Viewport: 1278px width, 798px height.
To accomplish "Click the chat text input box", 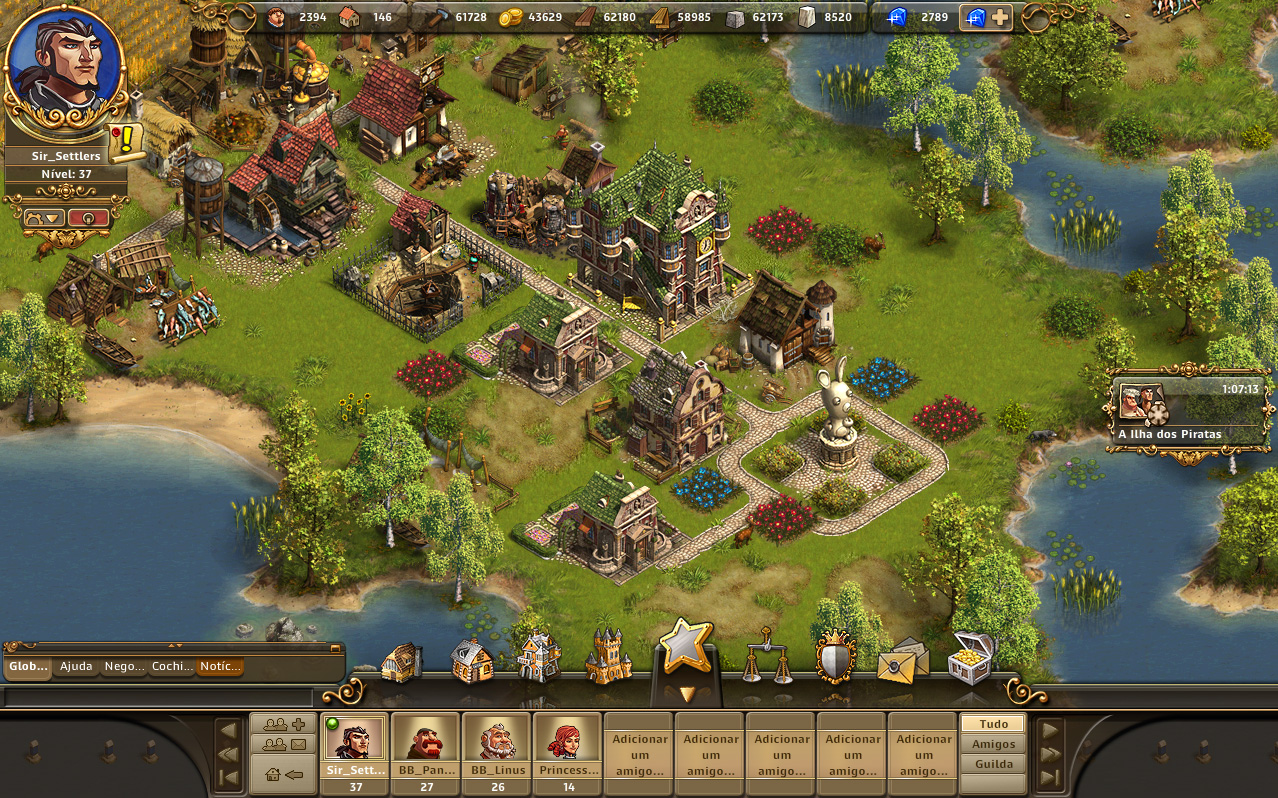I will (x=158, y=696).
